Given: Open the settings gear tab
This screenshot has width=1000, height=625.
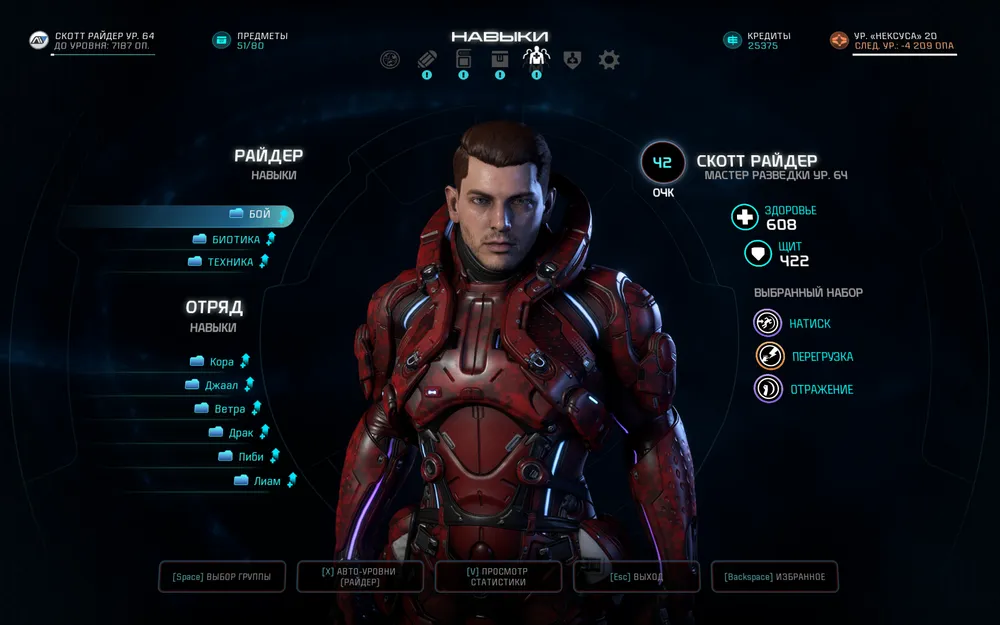Looking at the screenshot, I should pyautogui.click(x=609, y=60).
